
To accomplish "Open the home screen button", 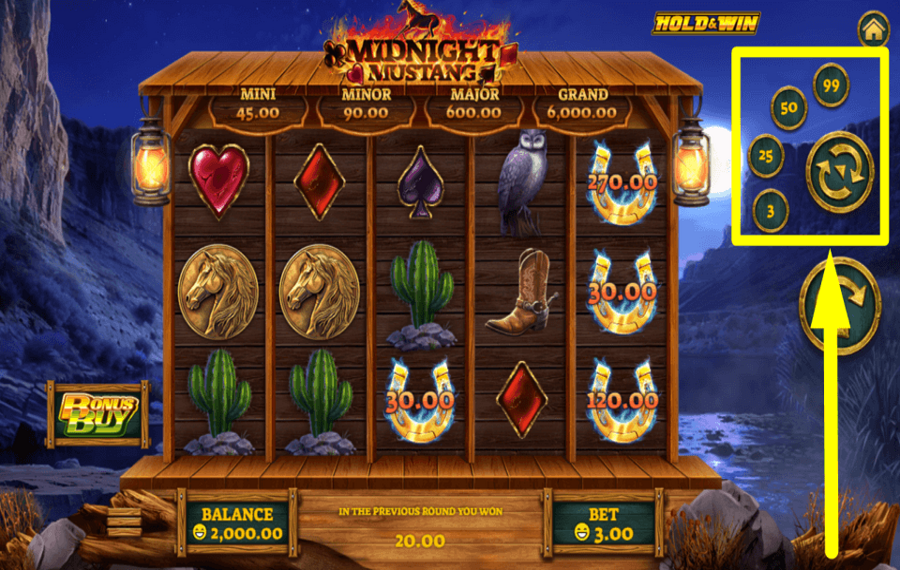I will [x=873, y=30].
